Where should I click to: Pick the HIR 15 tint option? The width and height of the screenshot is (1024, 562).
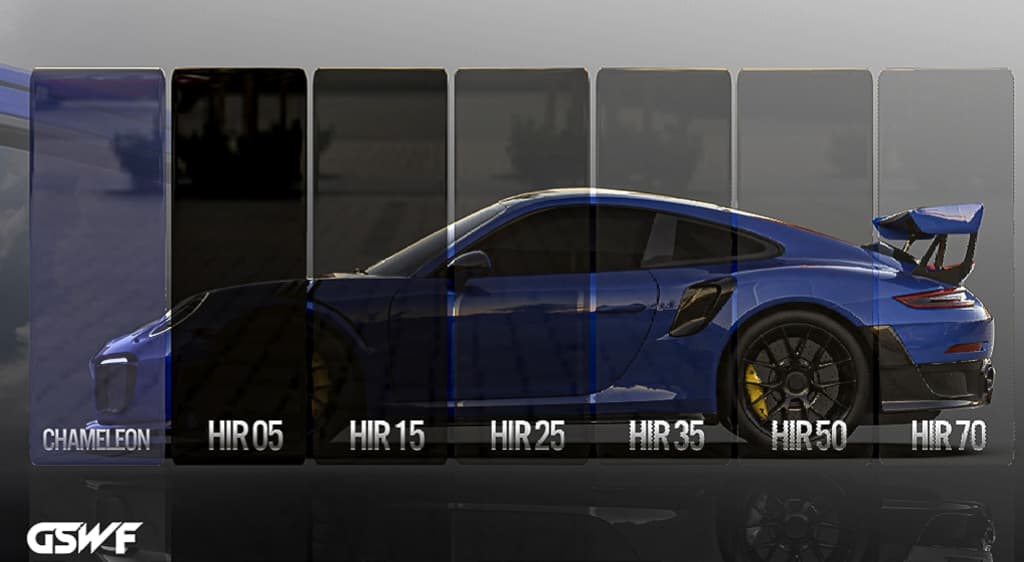coord(380,265)
